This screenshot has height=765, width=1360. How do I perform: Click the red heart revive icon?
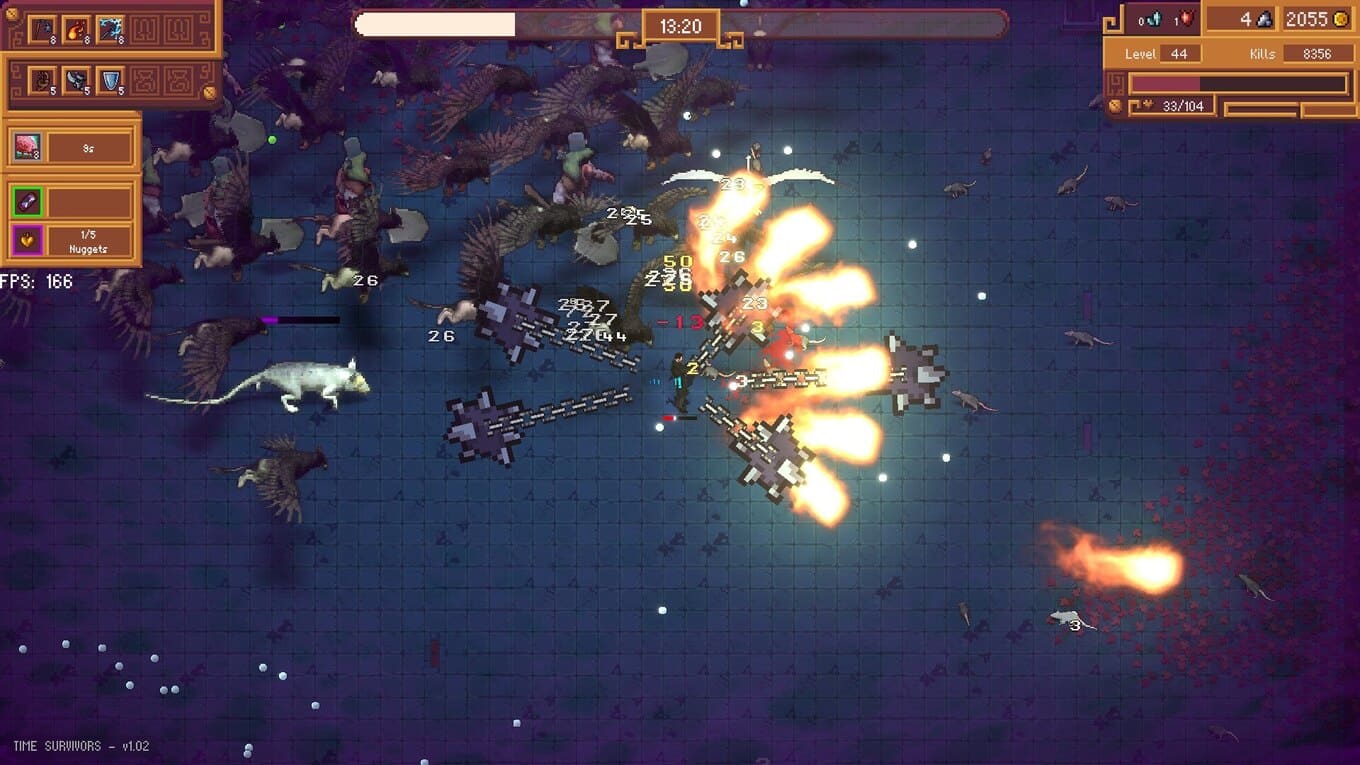pos(1185,18)
